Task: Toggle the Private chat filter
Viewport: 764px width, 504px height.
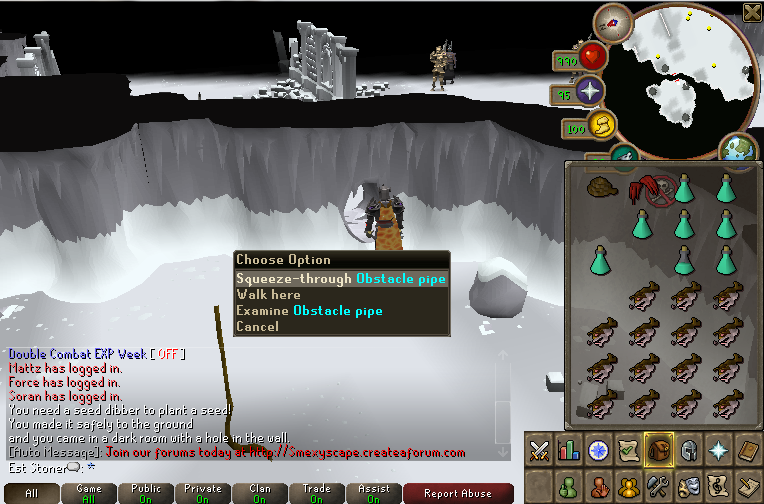Action: point(203,493)
